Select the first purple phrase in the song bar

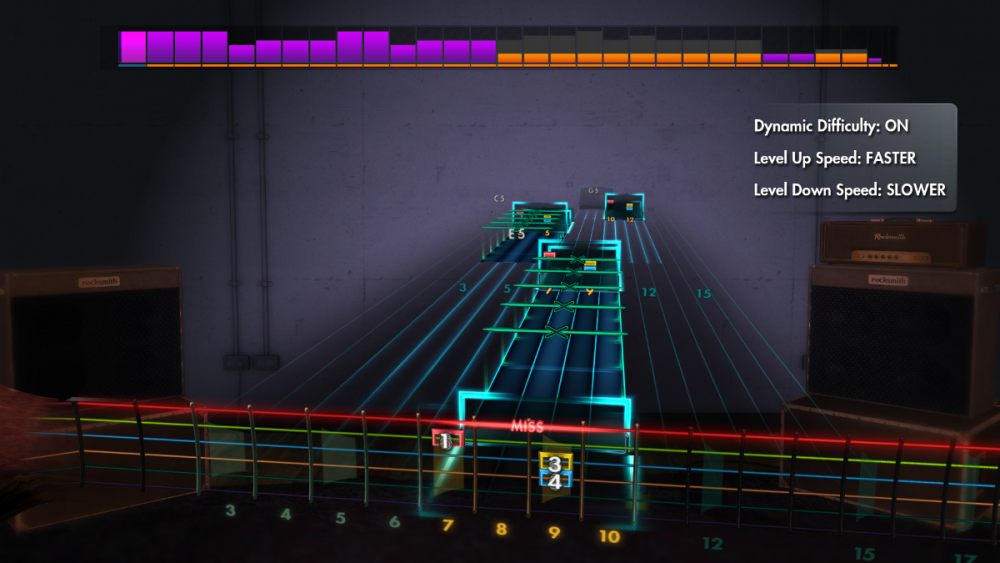click(132, 47)
